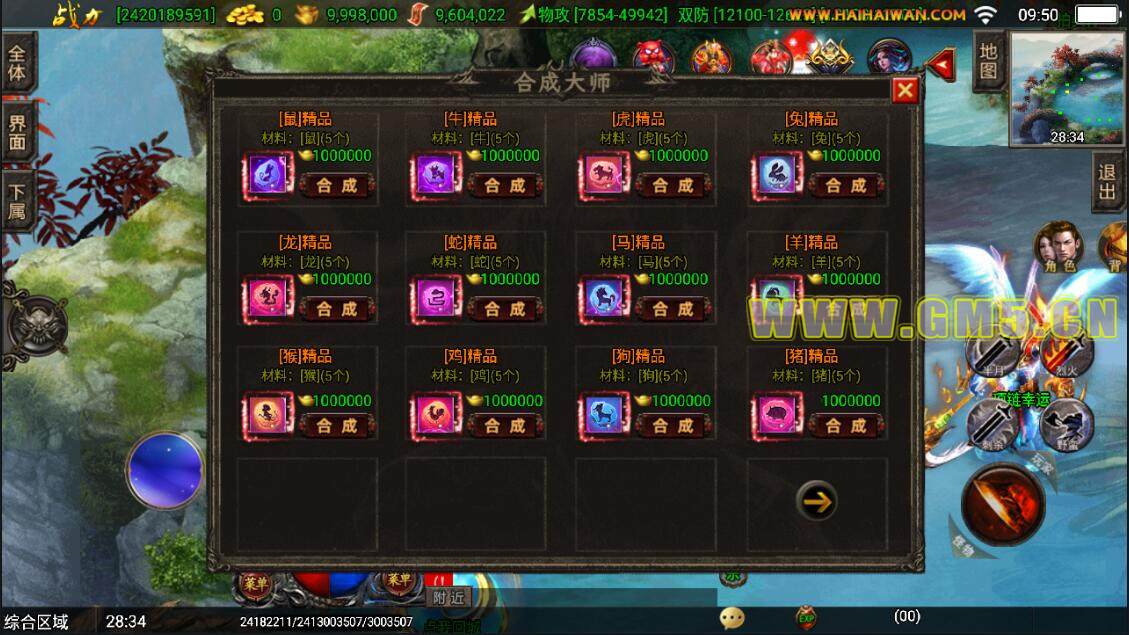
Task: Synthesize the [马]精品 horse item
Action: coord(673,310)
